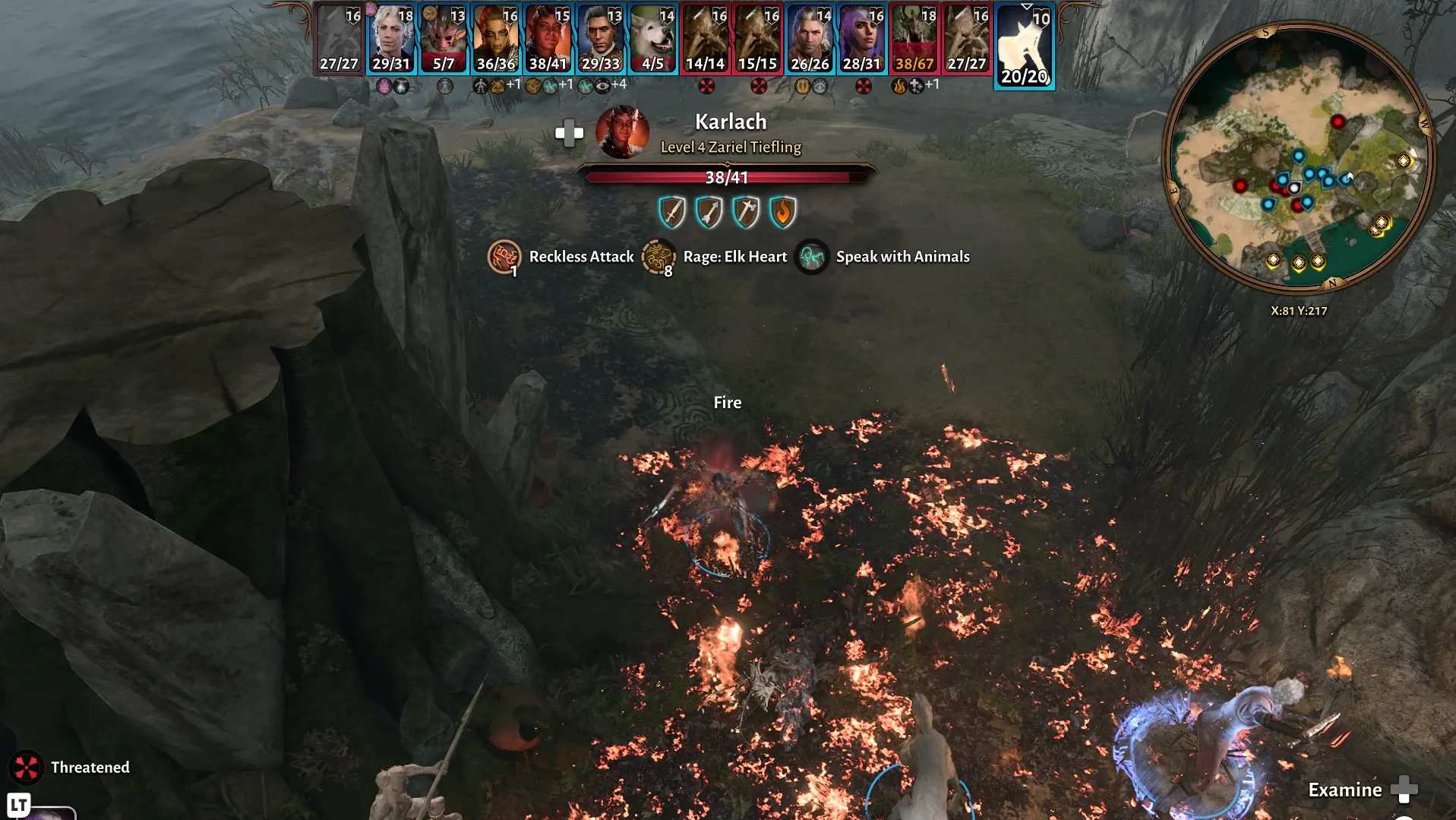The width and height of the screenshot is (1456, 820).
Task: Inspect the Rage: Elk Heart status icon
Action: (x=658, y=257)
